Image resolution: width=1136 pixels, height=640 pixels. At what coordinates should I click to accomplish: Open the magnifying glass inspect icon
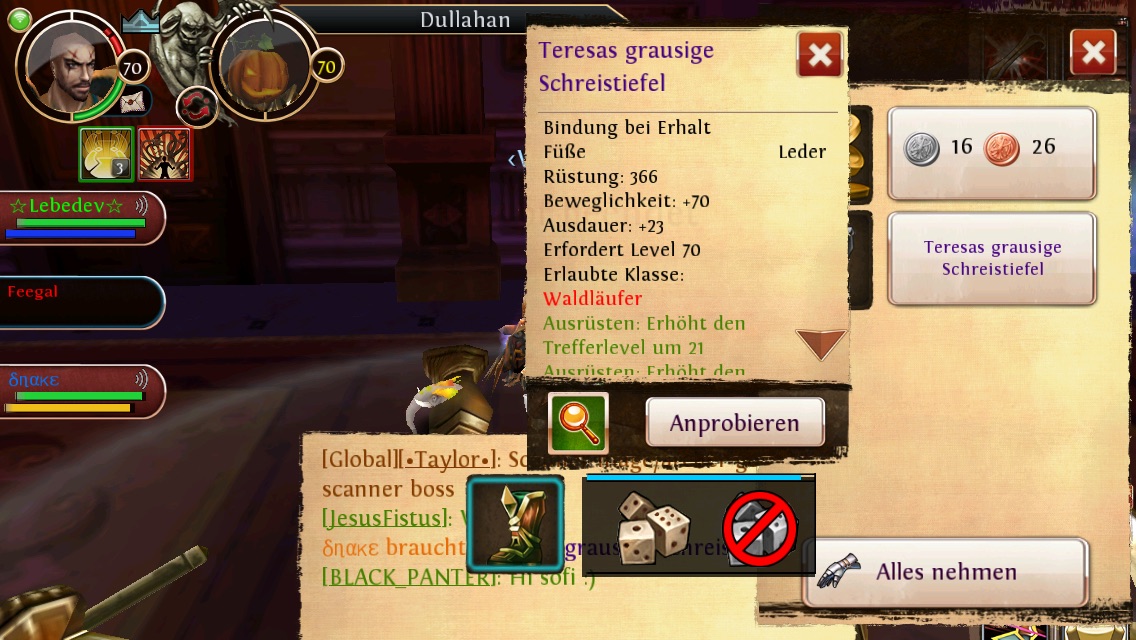[x=578, y=423]
